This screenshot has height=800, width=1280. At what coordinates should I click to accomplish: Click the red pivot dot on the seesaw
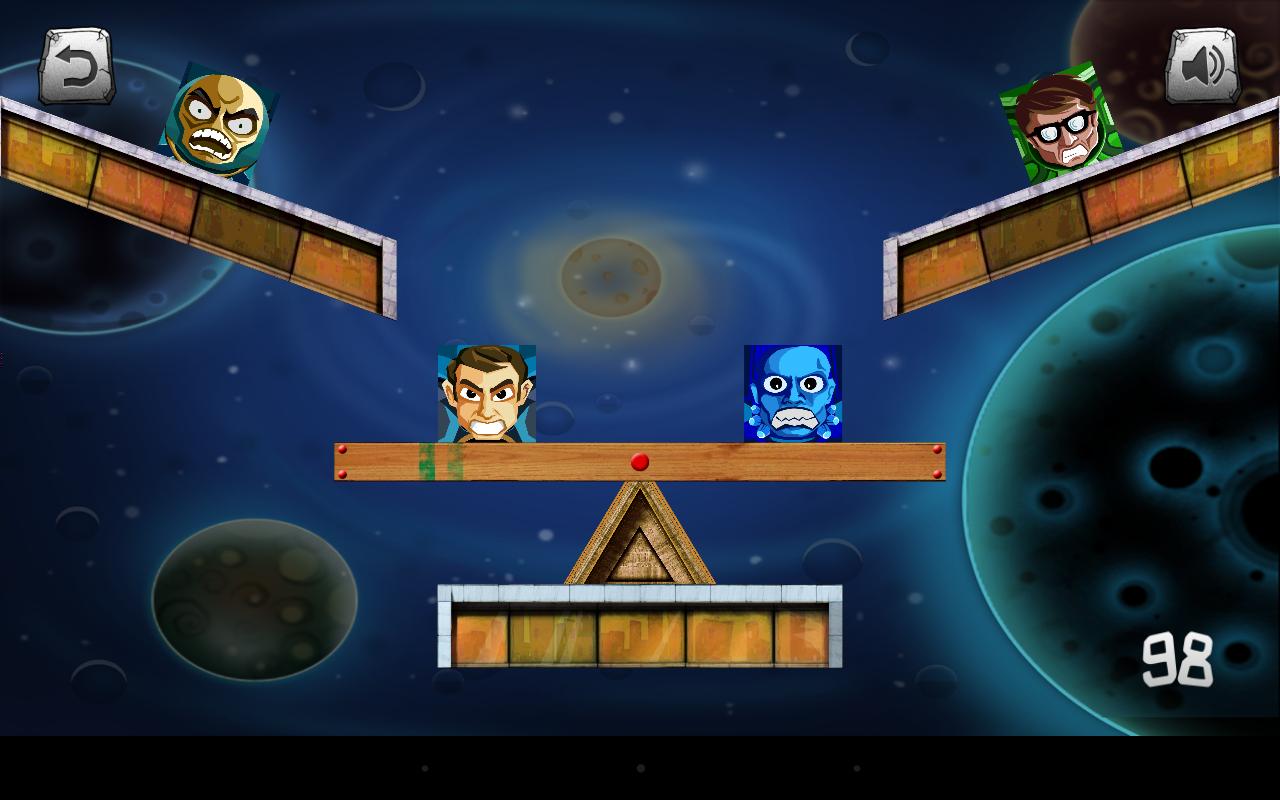pyautogui.click(x=640, y=461)
